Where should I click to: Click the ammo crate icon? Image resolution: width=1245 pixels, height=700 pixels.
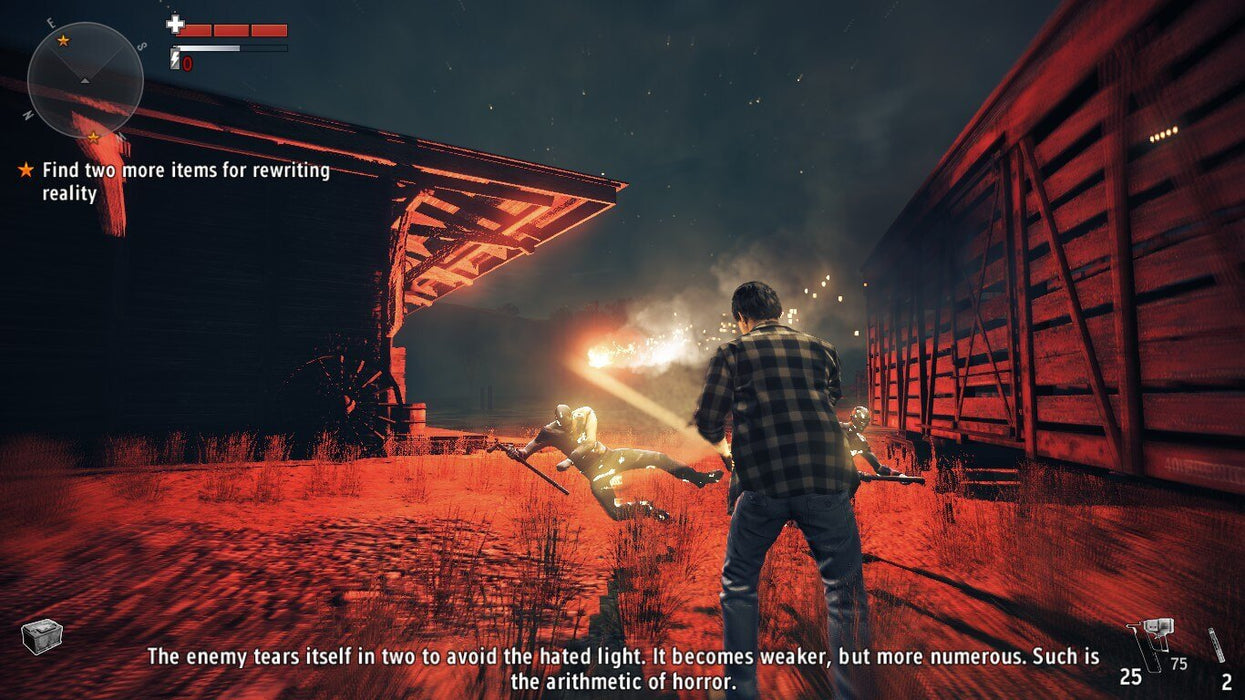point(42,636)
